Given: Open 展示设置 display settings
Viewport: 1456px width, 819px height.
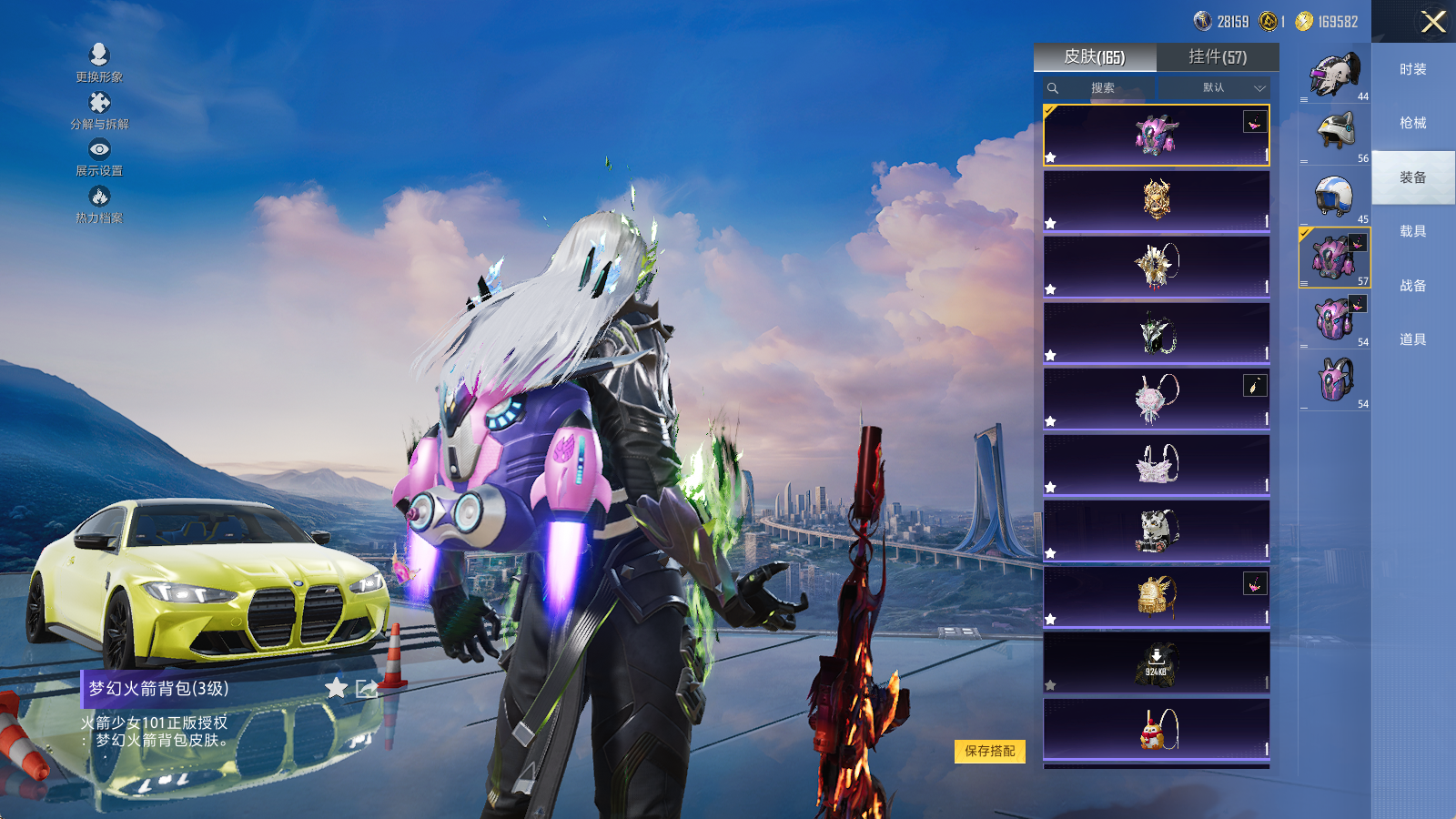Looking at the screenshot, I should click(99, 157).
